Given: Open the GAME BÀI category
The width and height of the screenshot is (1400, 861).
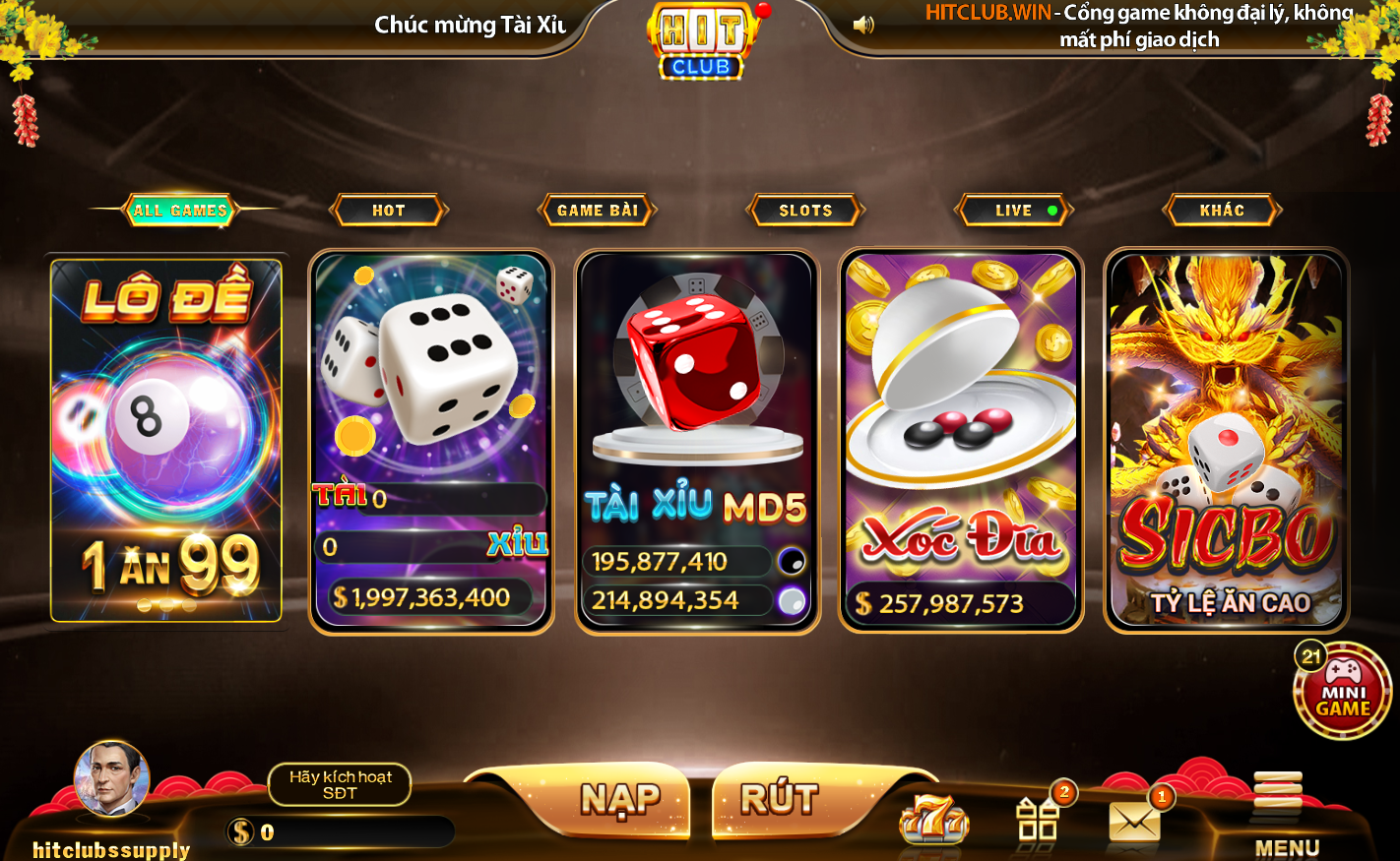Looking at the screenshot, I should pos(597,209).
